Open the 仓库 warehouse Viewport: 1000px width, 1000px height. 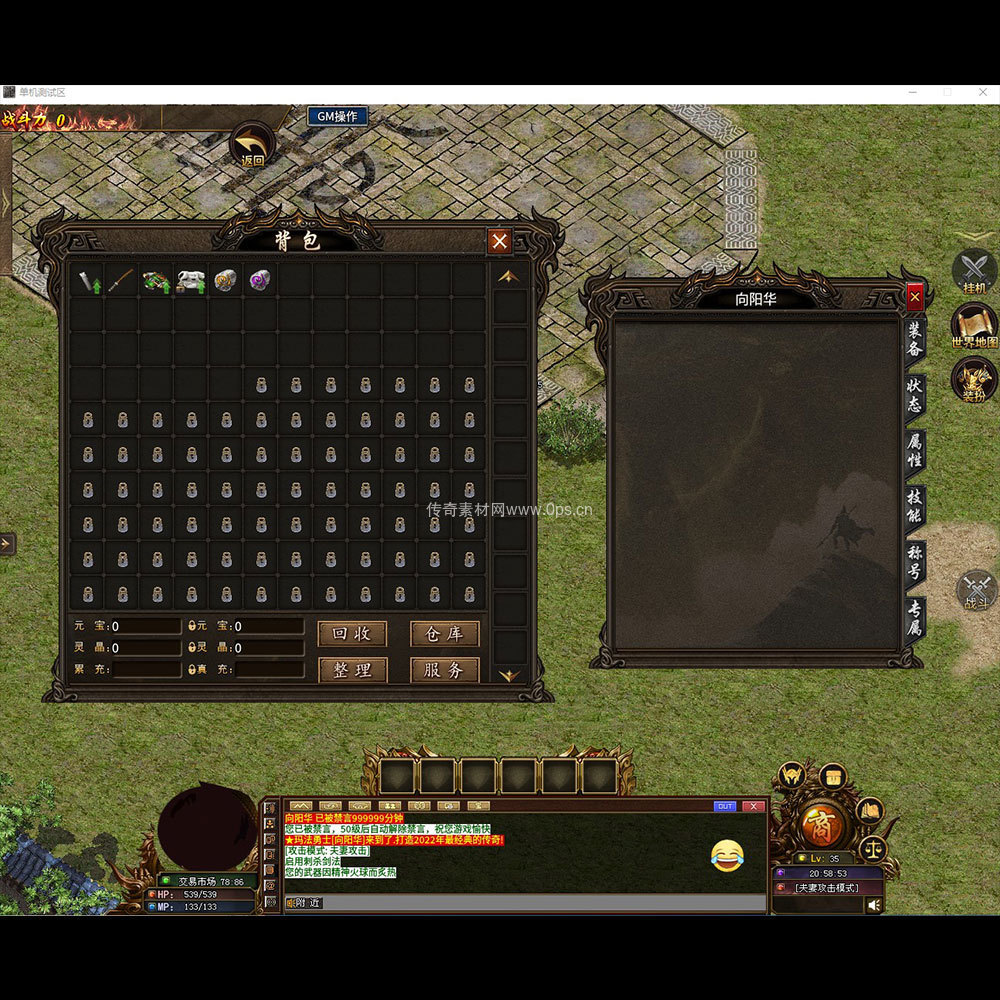pos(444,634)
